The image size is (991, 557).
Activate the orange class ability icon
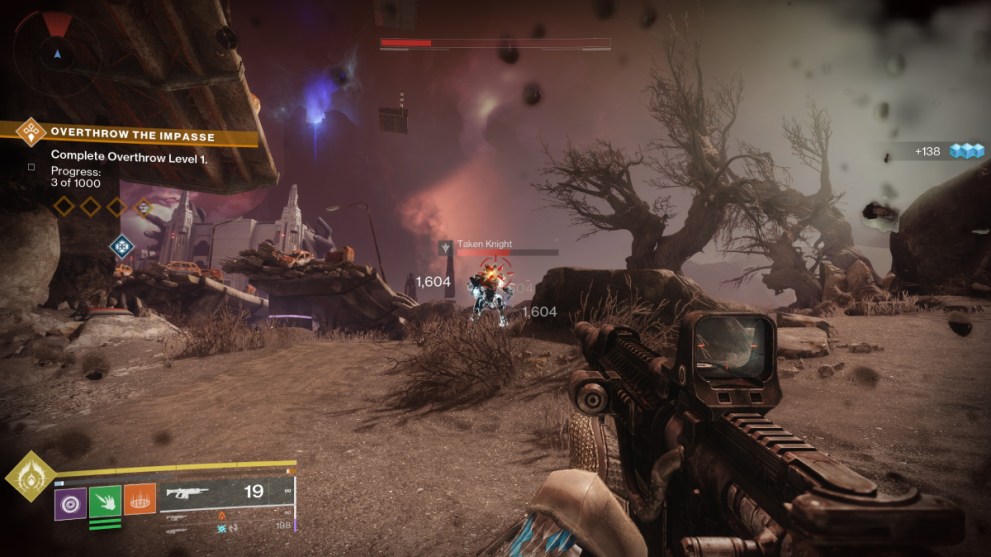pos(139,499)
